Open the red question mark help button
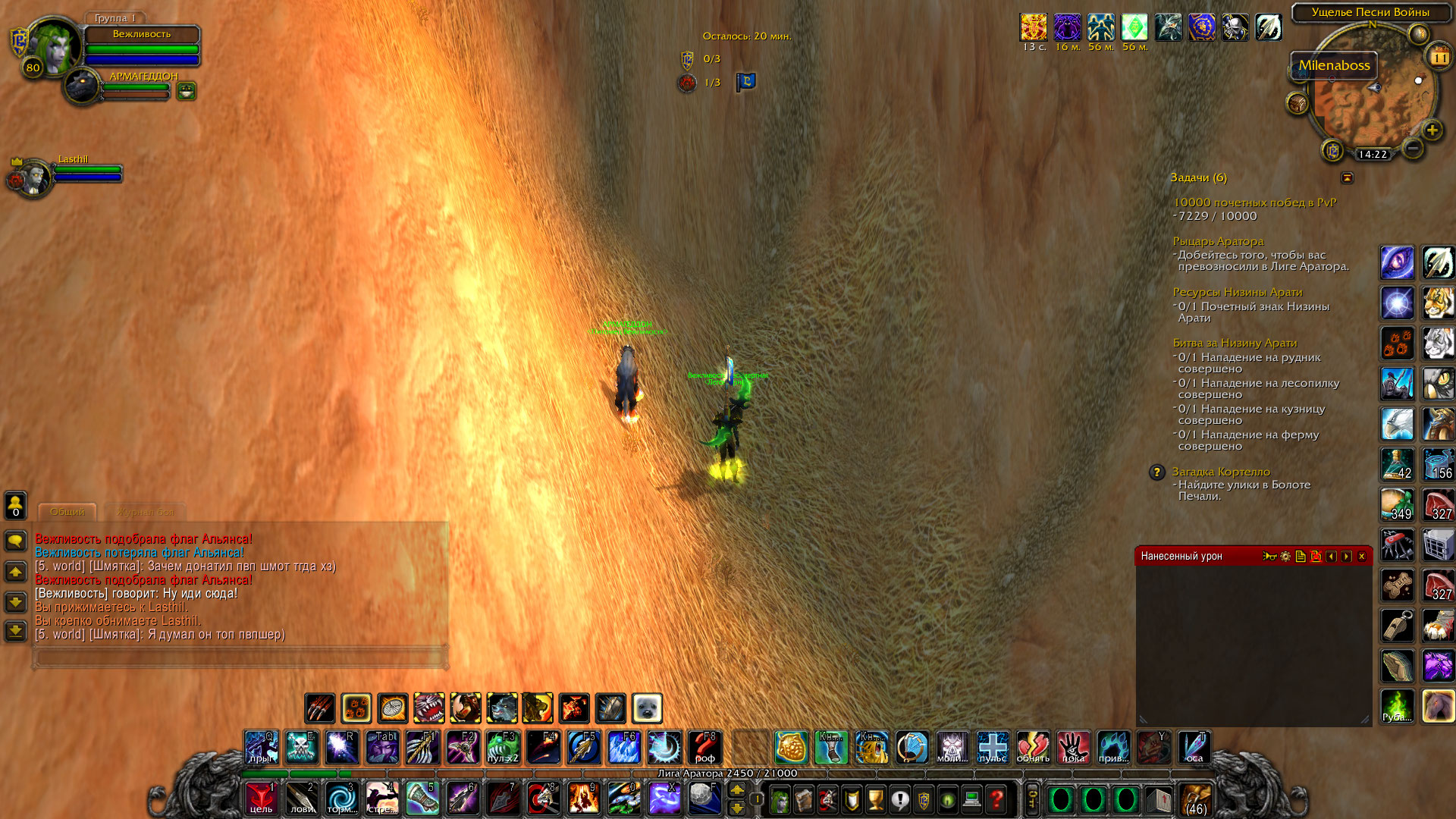This screenshot has width=1456, height=819. point(996,799)
